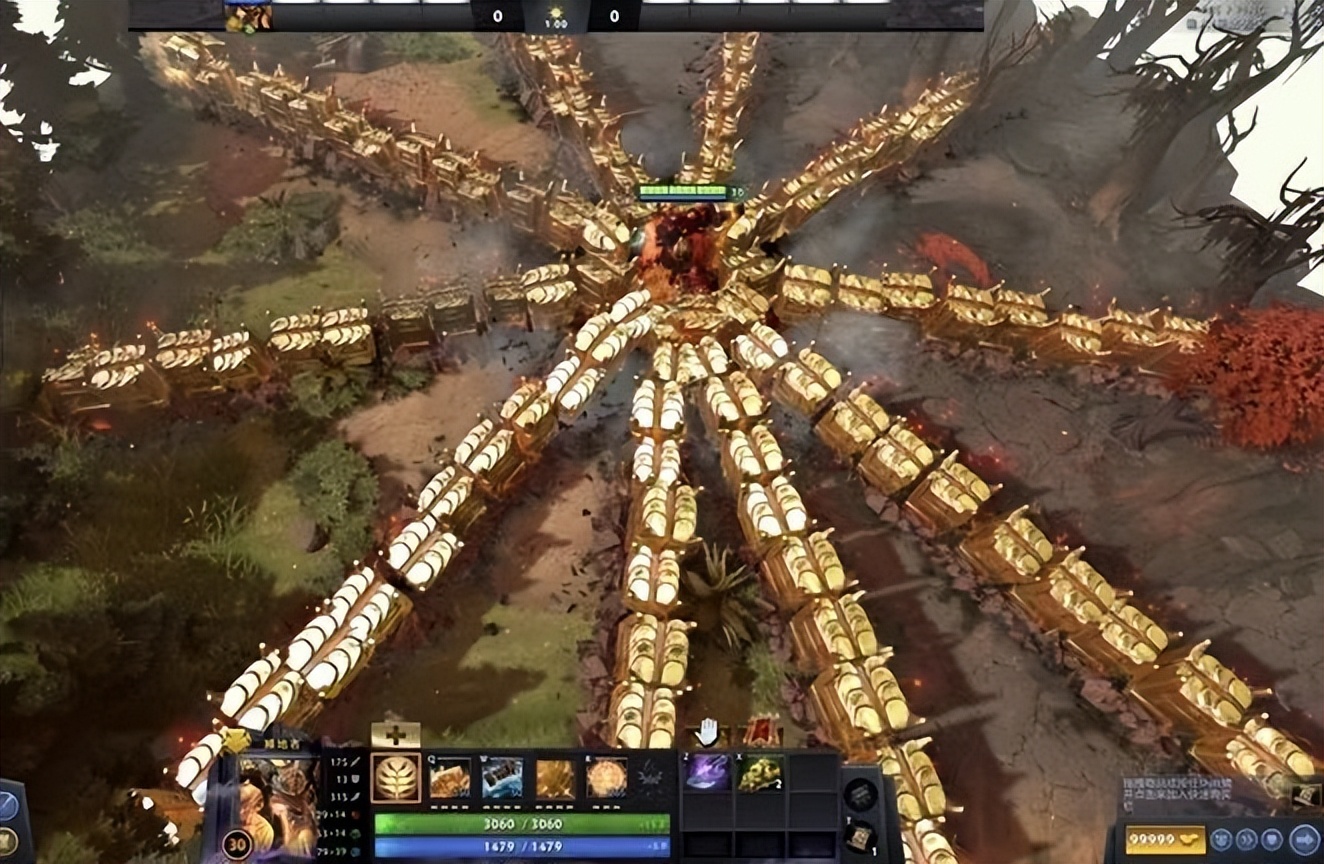Screen dimensions: 1324x864
Task: Expand the day-night clock showing 1:00
Action: (557, 16)
